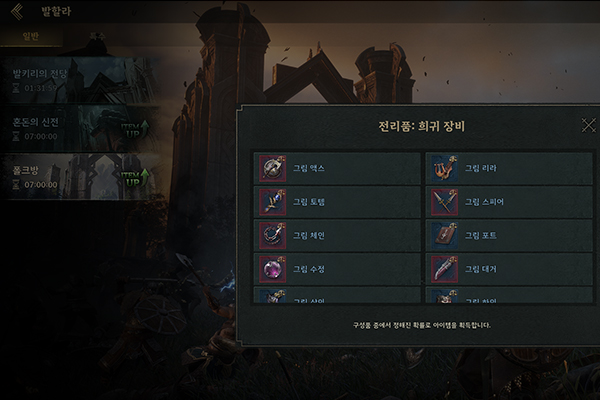Switch to the 특수 tab

click(98, 36)
